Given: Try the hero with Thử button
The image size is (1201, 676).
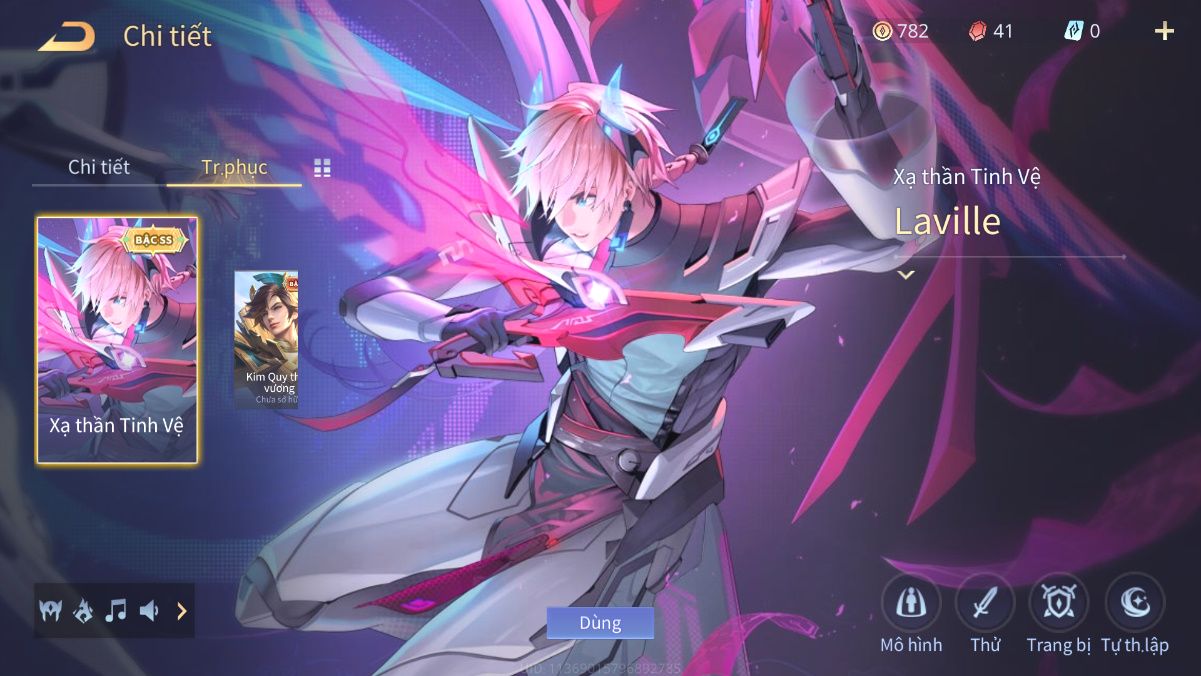Looking at the screenshot, I should (x=985, y=602).
